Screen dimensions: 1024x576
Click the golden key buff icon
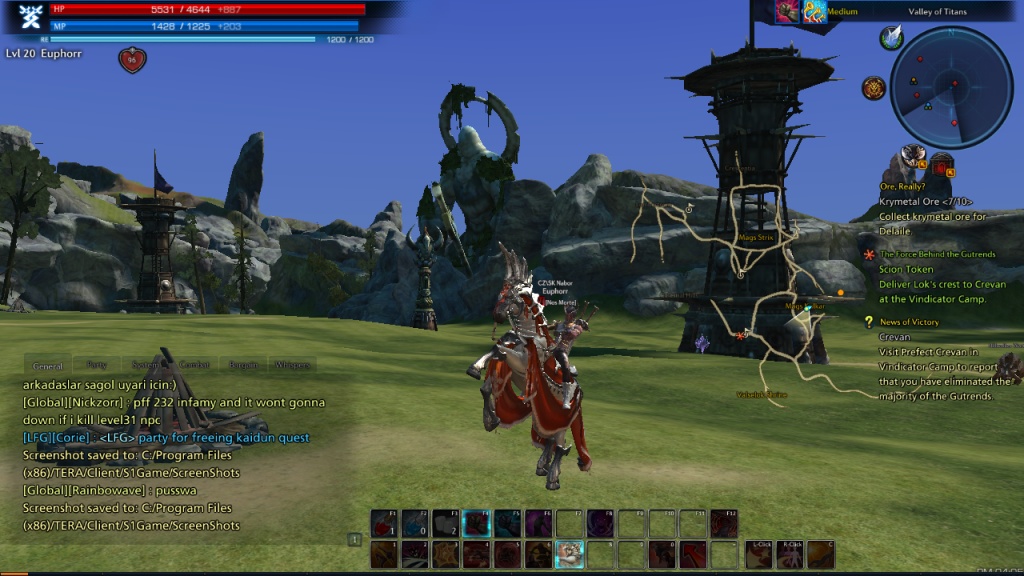(x=814, y=11)
